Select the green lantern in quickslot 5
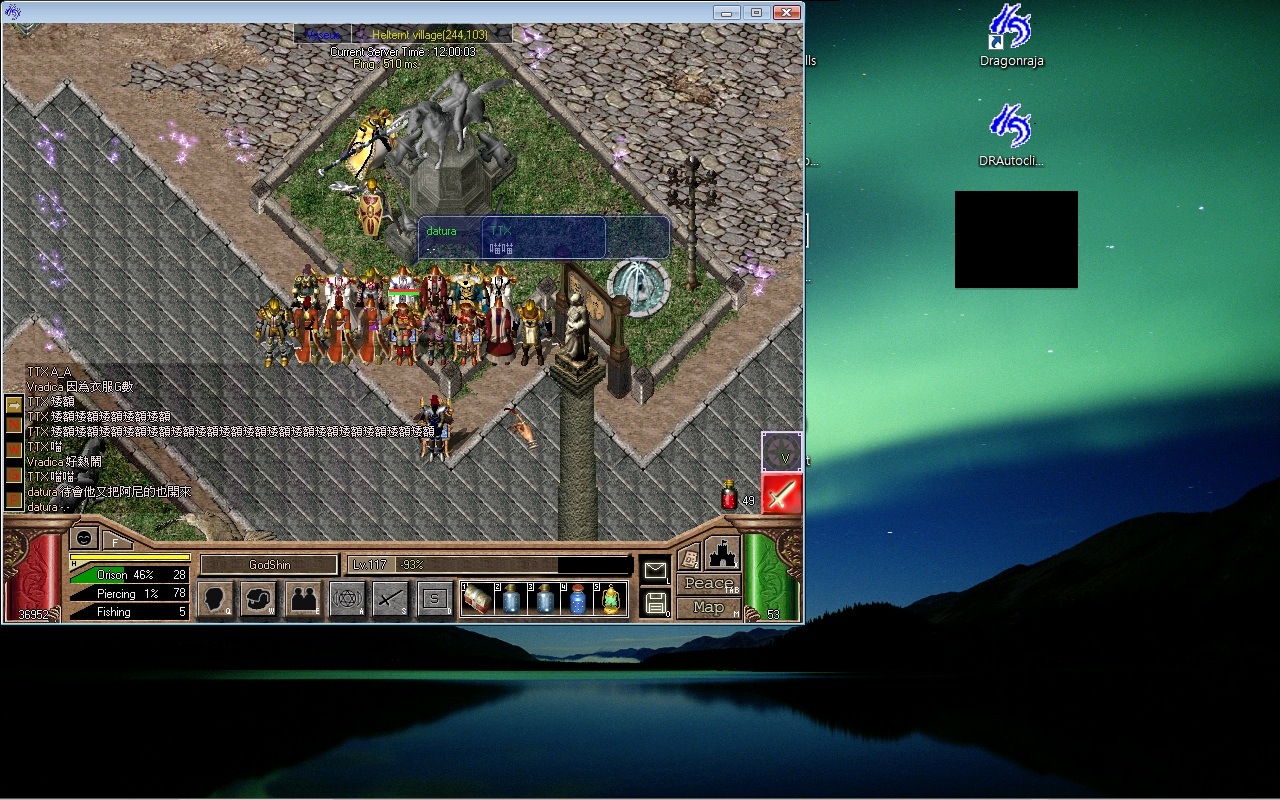The width and height of the screenshot is (1280, 800). (x=610, y=600)
